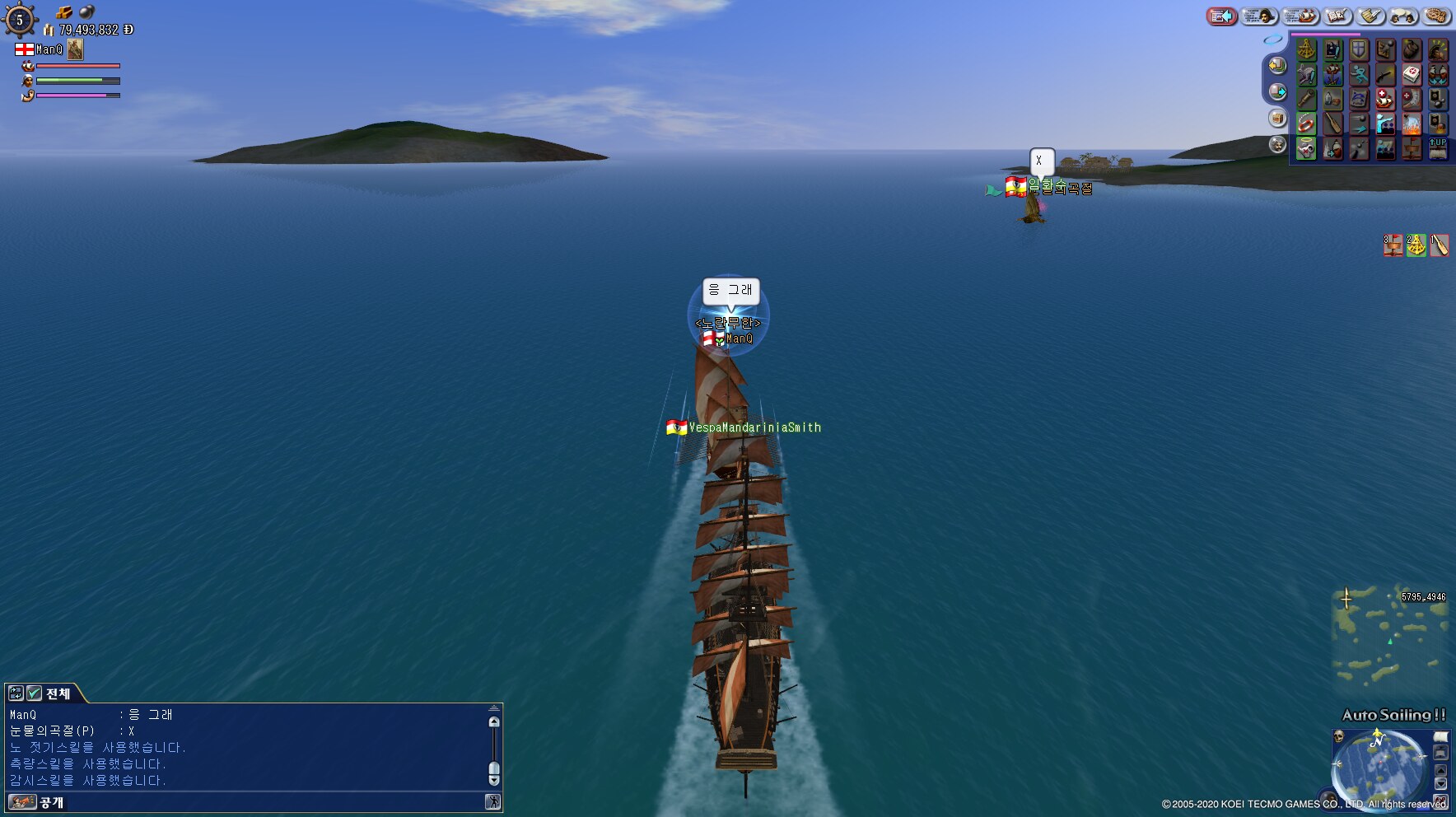Select the flintlock gun skill icon

click(1385, 75)
